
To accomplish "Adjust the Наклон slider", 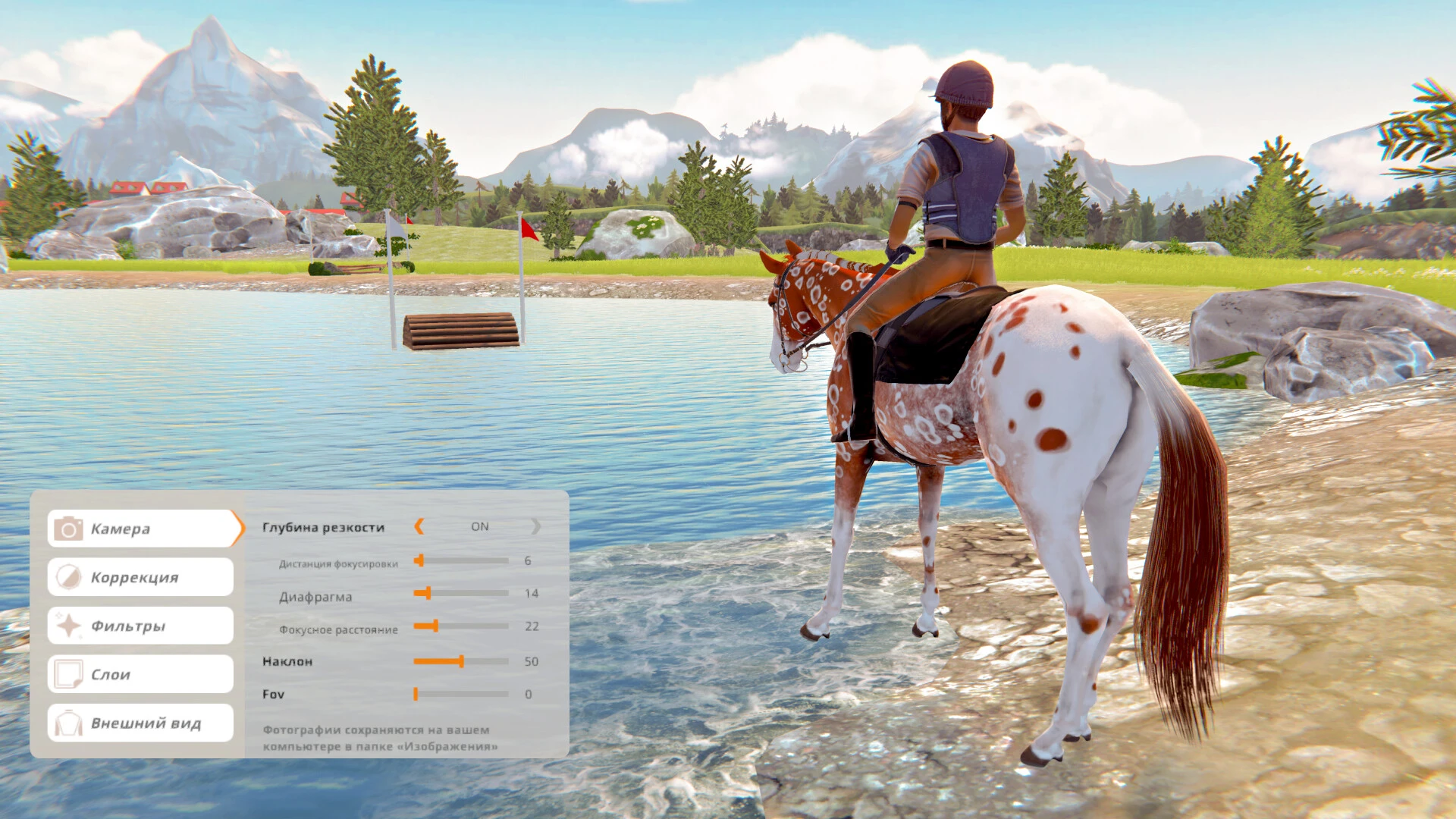I will coord(461,661).
